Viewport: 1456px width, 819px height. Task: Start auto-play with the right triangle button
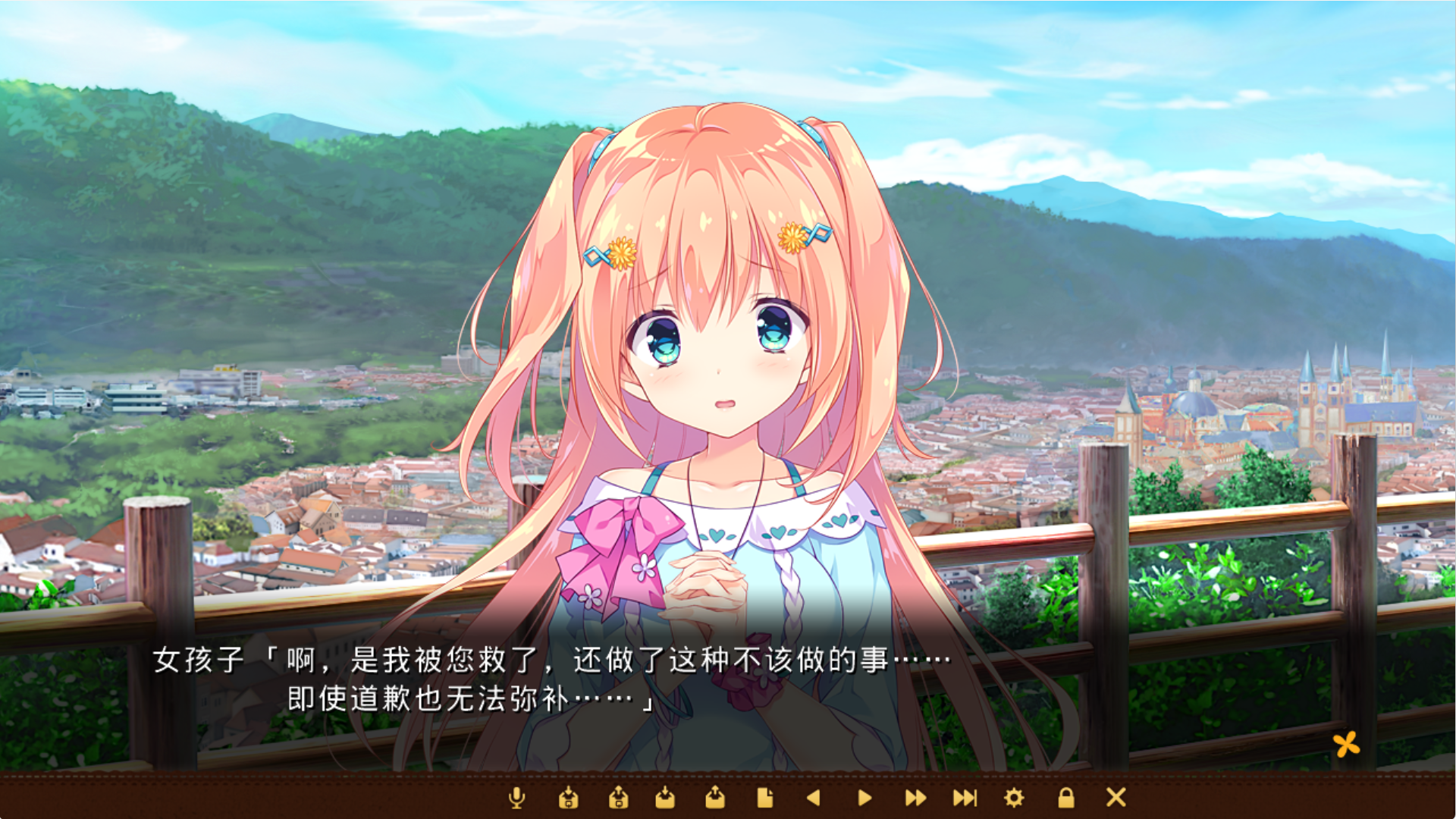tap(864, 798)
